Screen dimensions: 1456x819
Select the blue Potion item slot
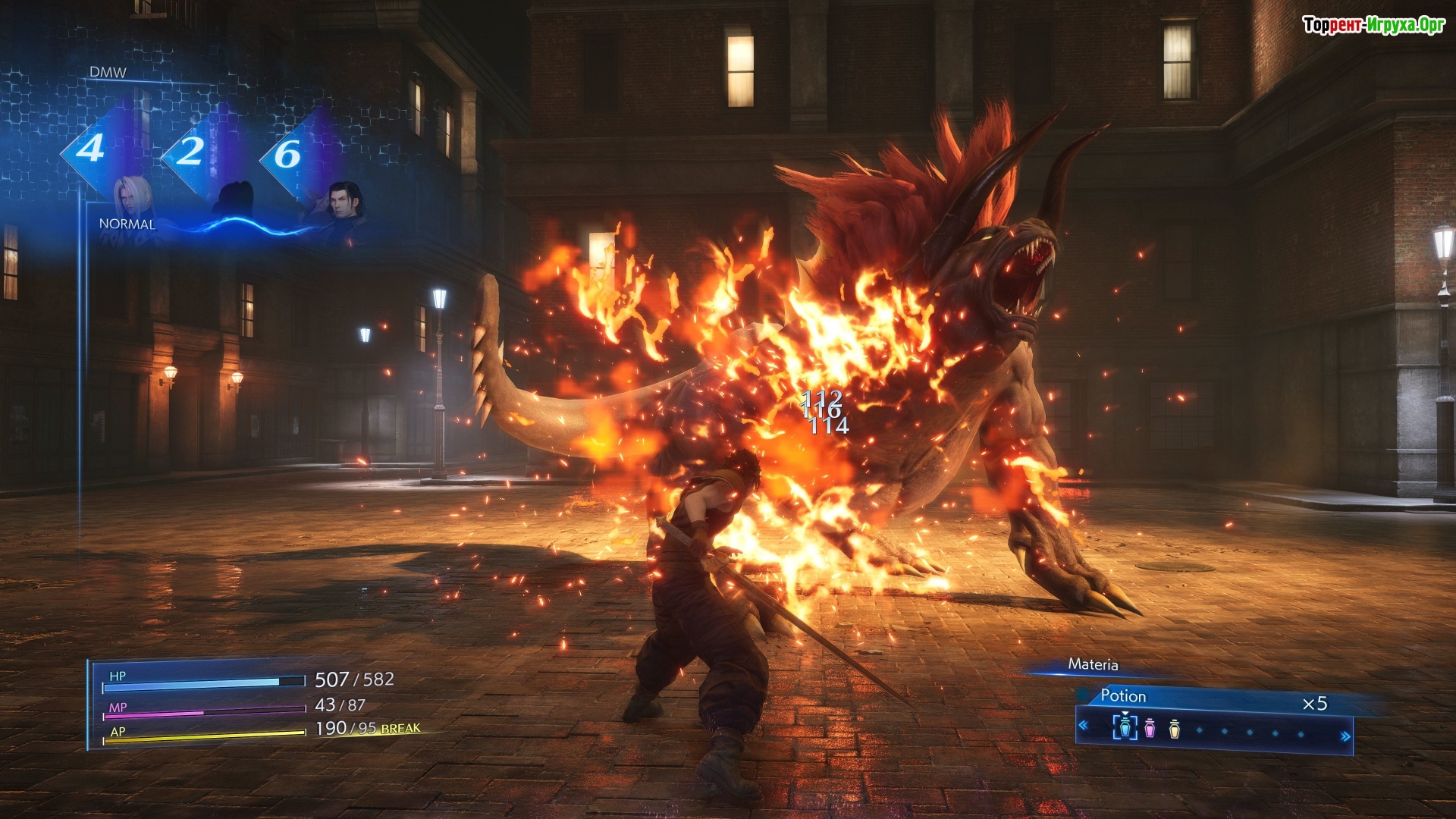(x=1125, y=726)
